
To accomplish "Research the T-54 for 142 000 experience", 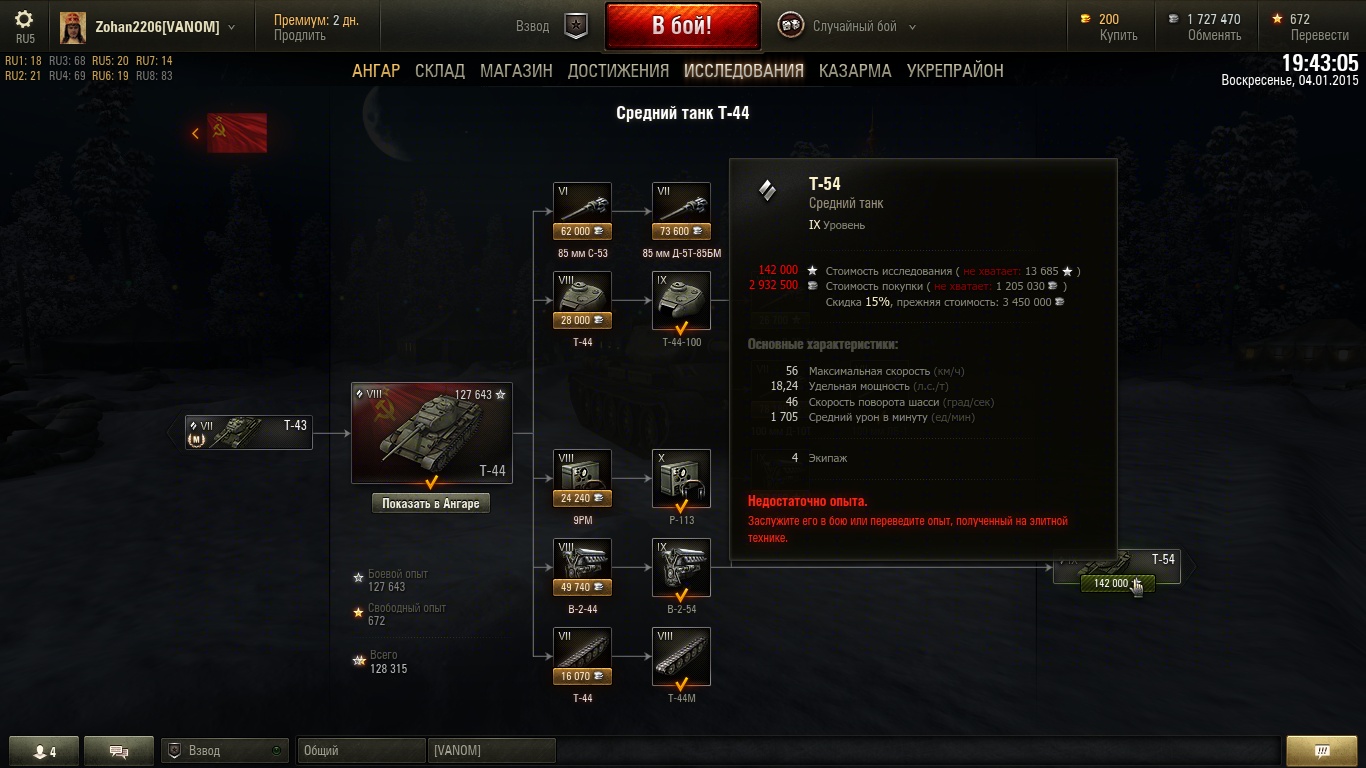I will [x=1117, y=583].
